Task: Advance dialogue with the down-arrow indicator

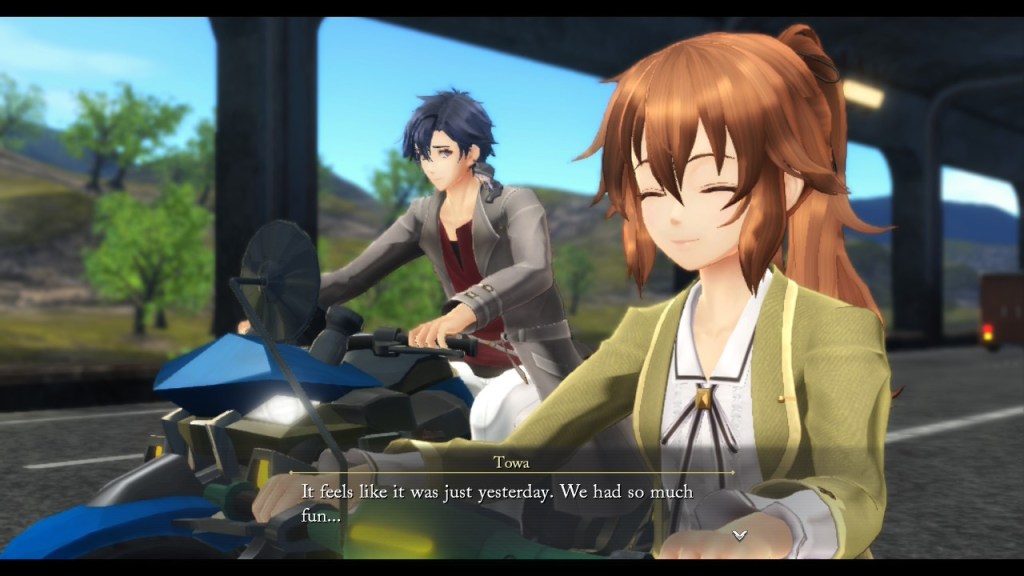Action: pyautogui.click(x=739, y=535)
